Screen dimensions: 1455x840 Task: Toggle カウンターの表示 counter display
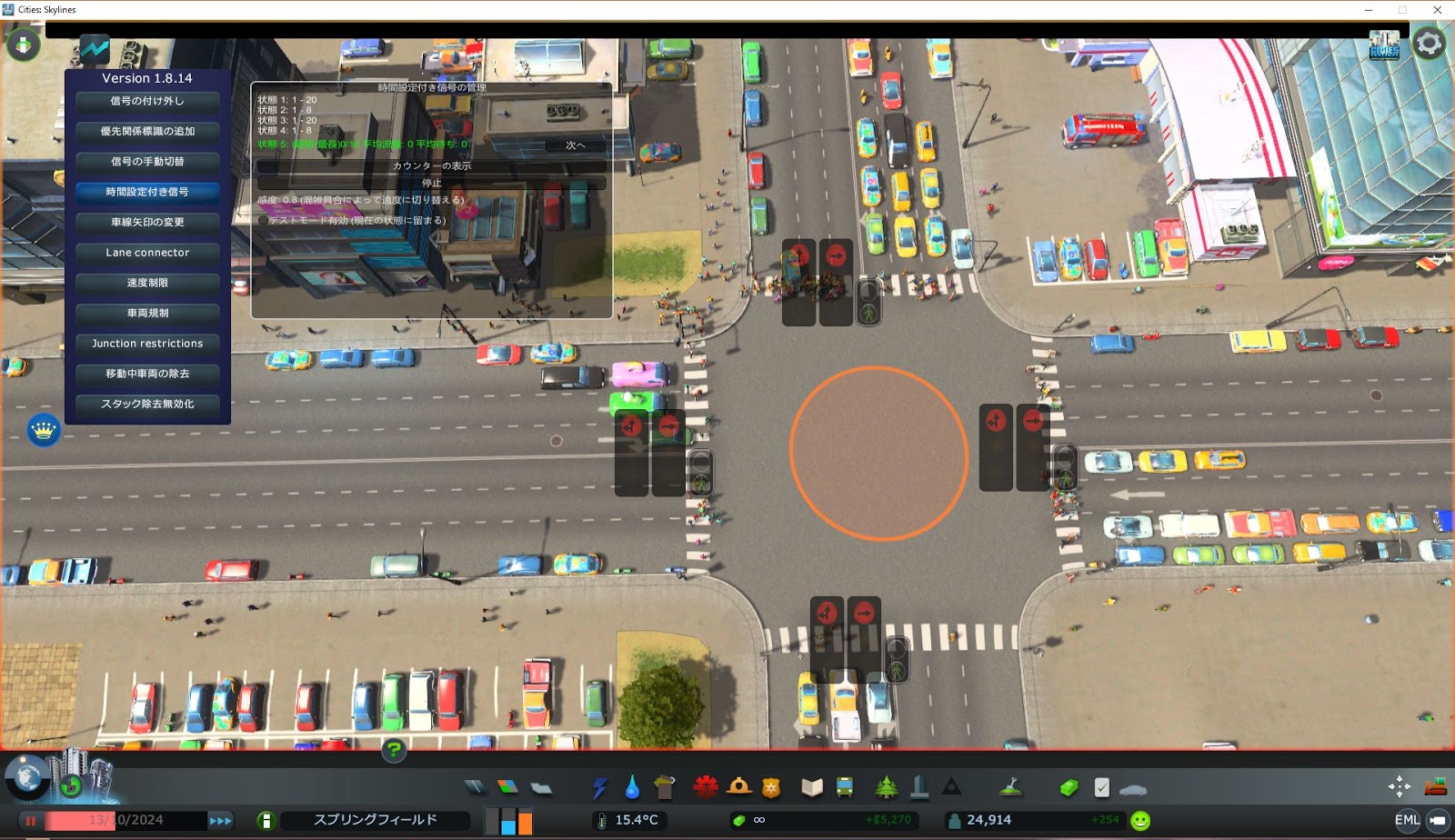tap(433, 167)
